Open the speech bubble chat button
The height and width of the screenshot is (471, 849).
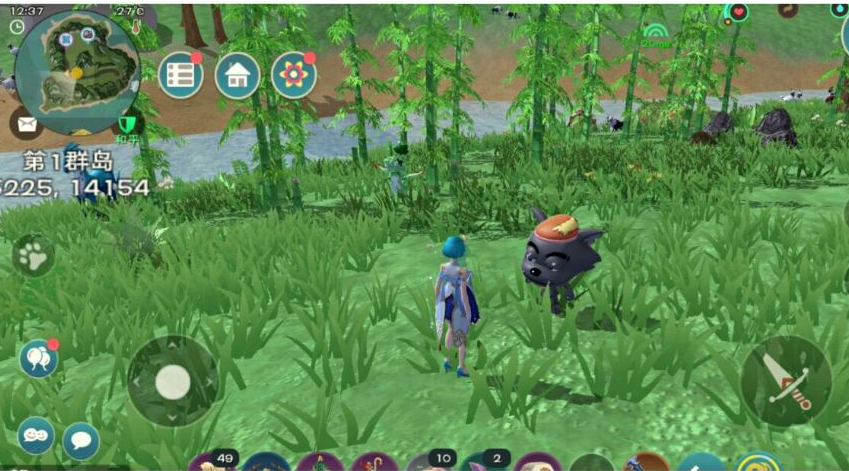81,440
